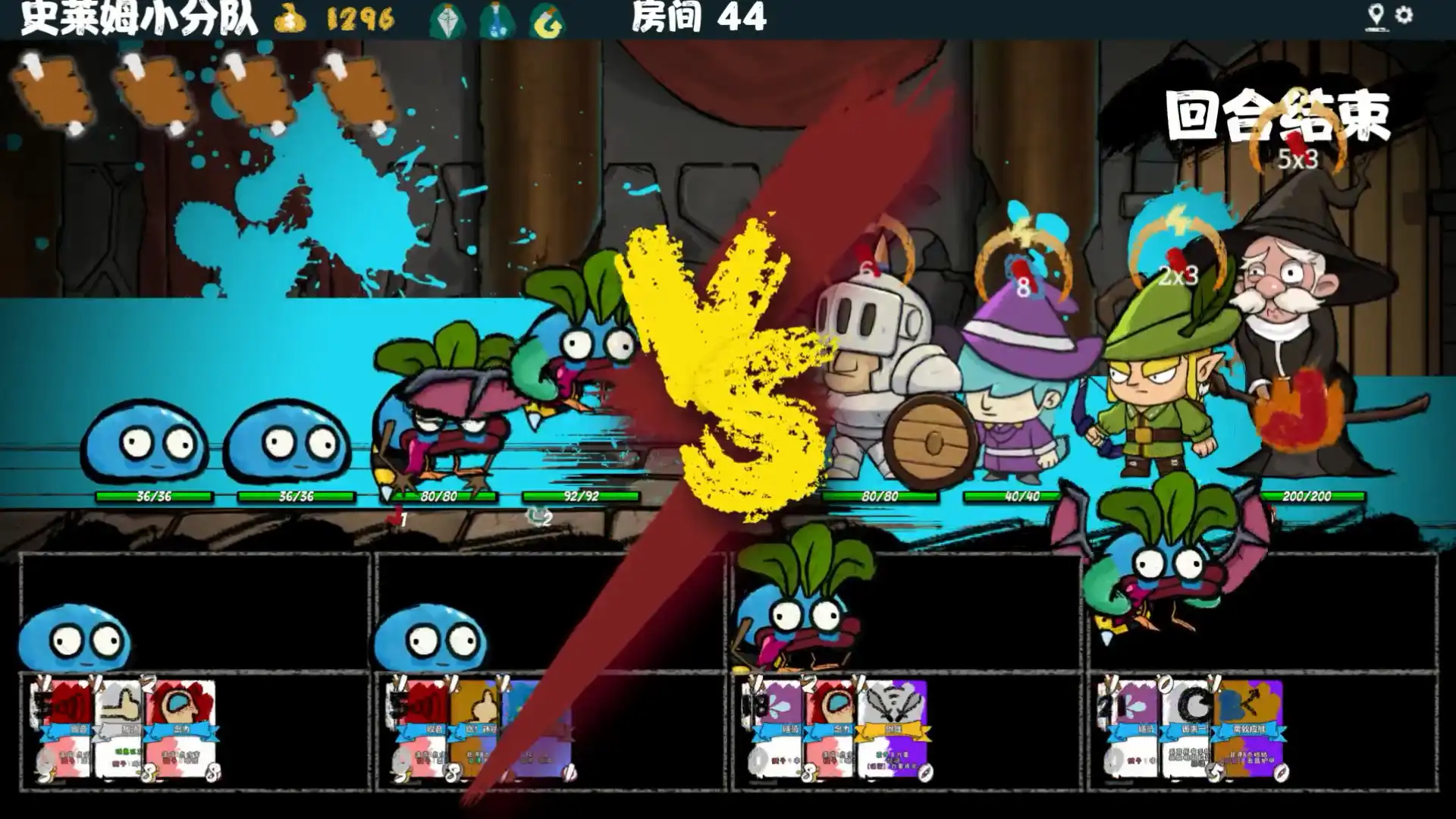Click the 房间 44 room label
Viewport: 1456px width, 819px height.
click(695, 20)
